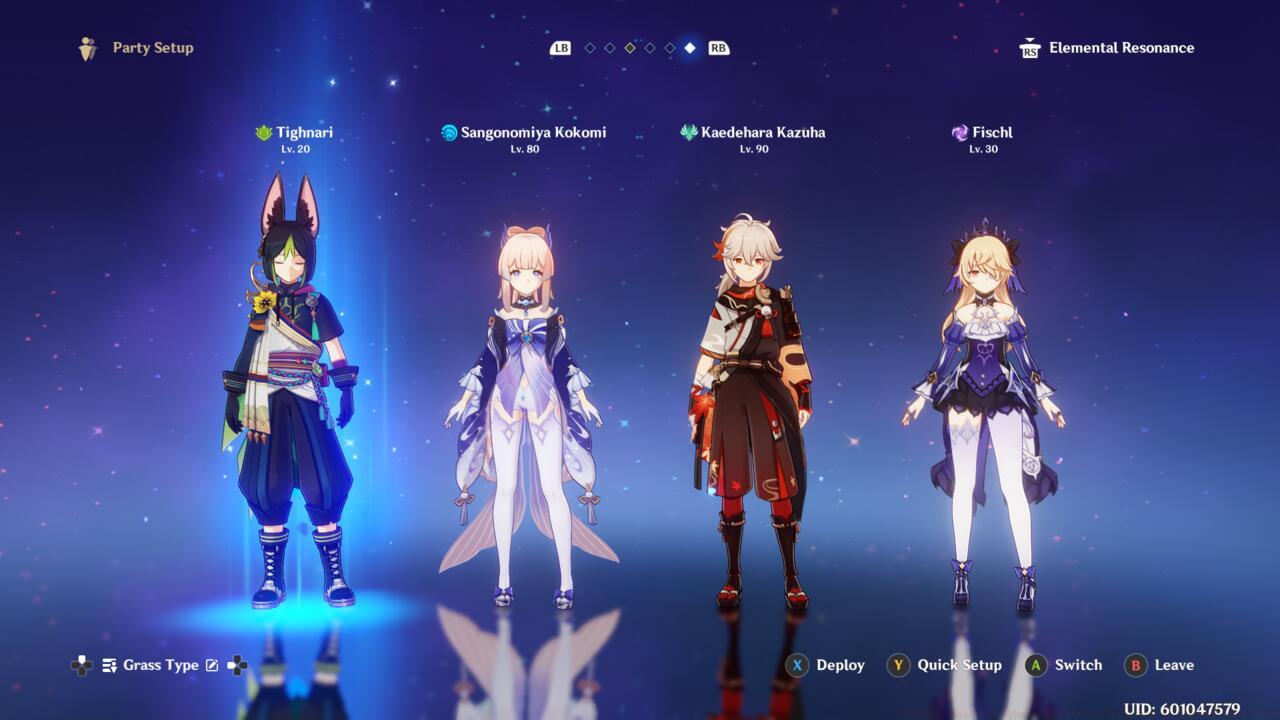Click the RB page navigation button

[718, 47]
